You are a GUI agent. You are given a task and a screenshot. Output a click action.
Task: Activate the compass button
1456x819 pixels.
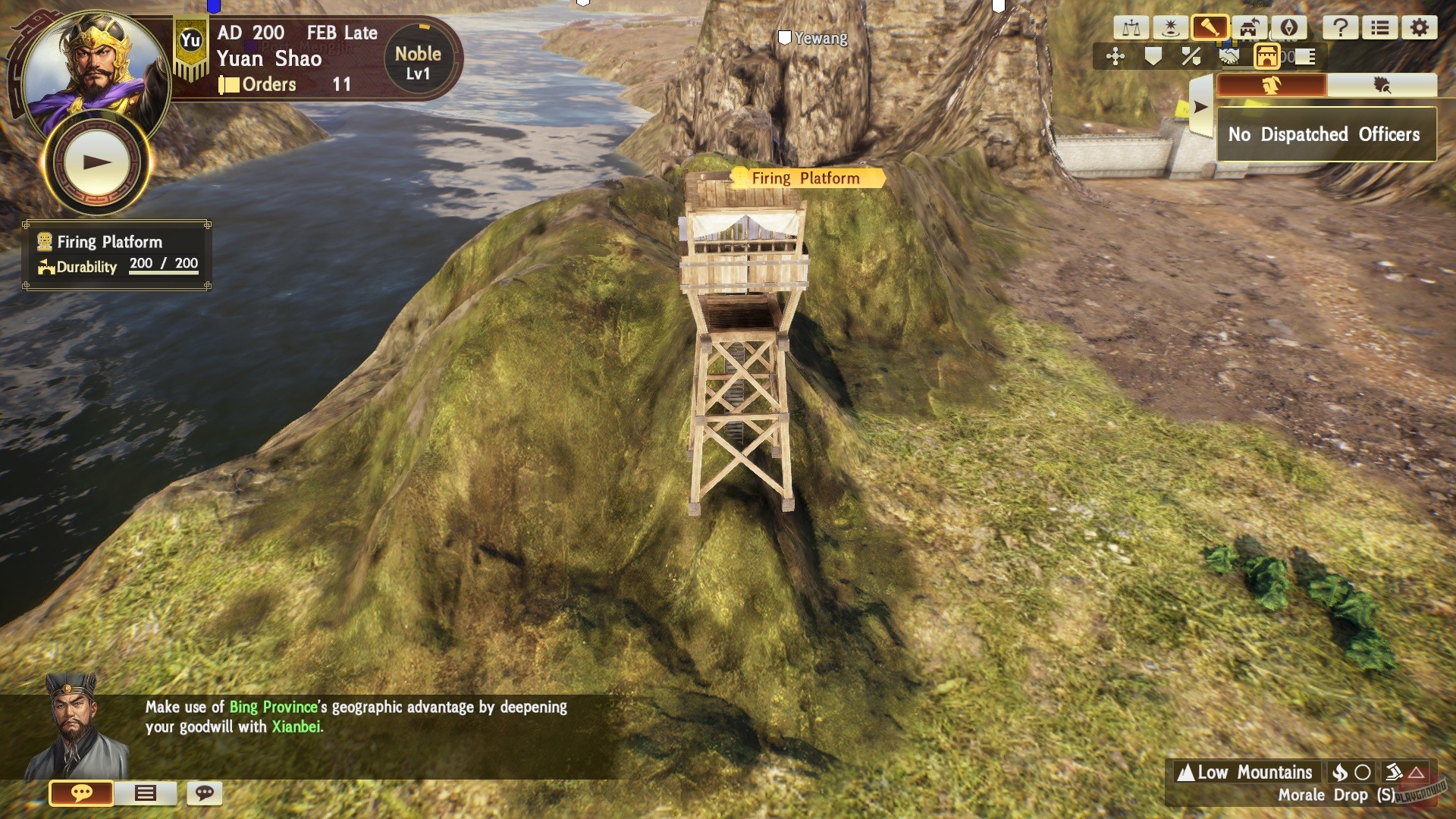1288,29
